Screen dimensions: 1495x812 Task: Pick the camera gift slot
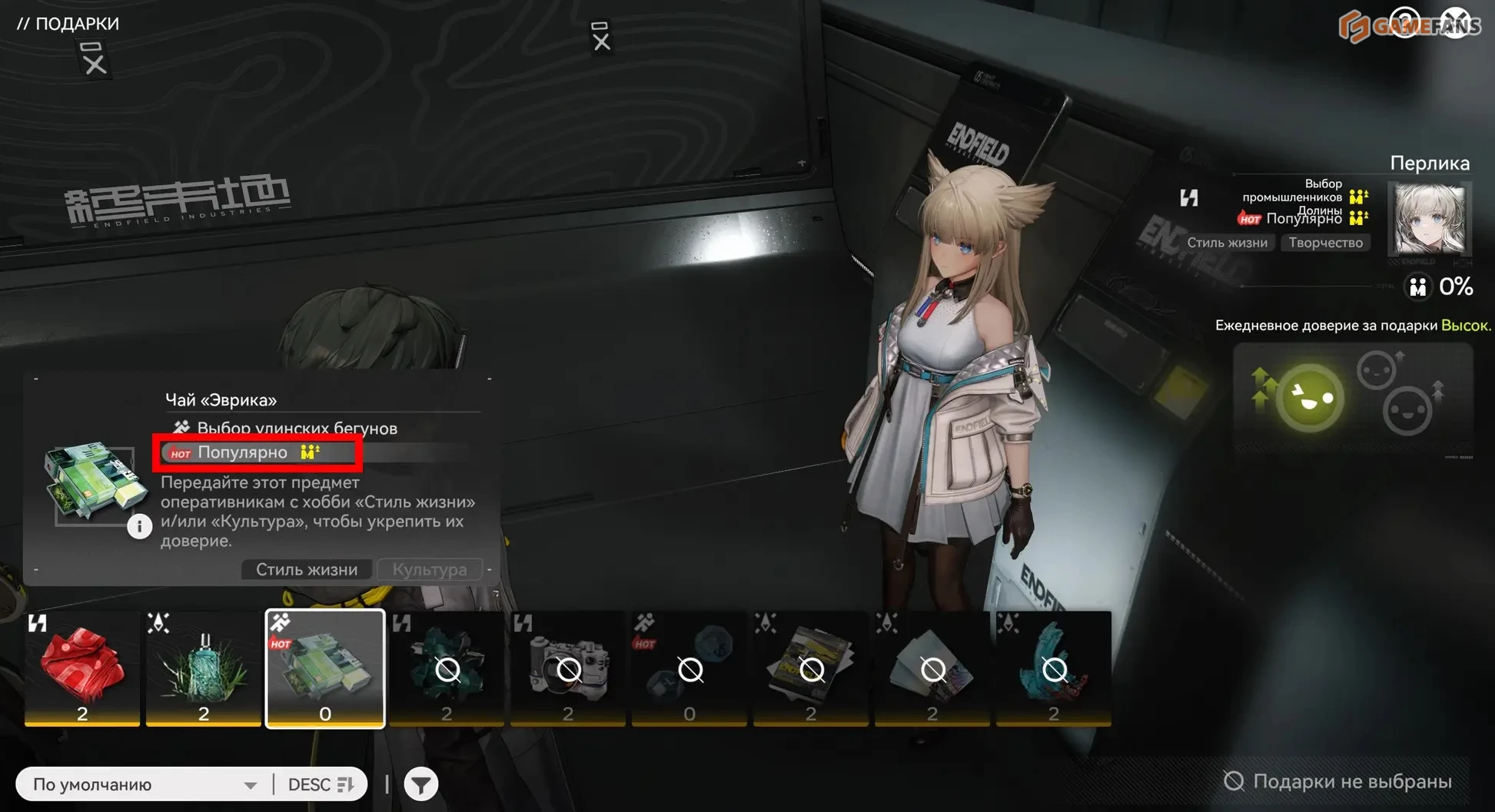pos(568,667)
